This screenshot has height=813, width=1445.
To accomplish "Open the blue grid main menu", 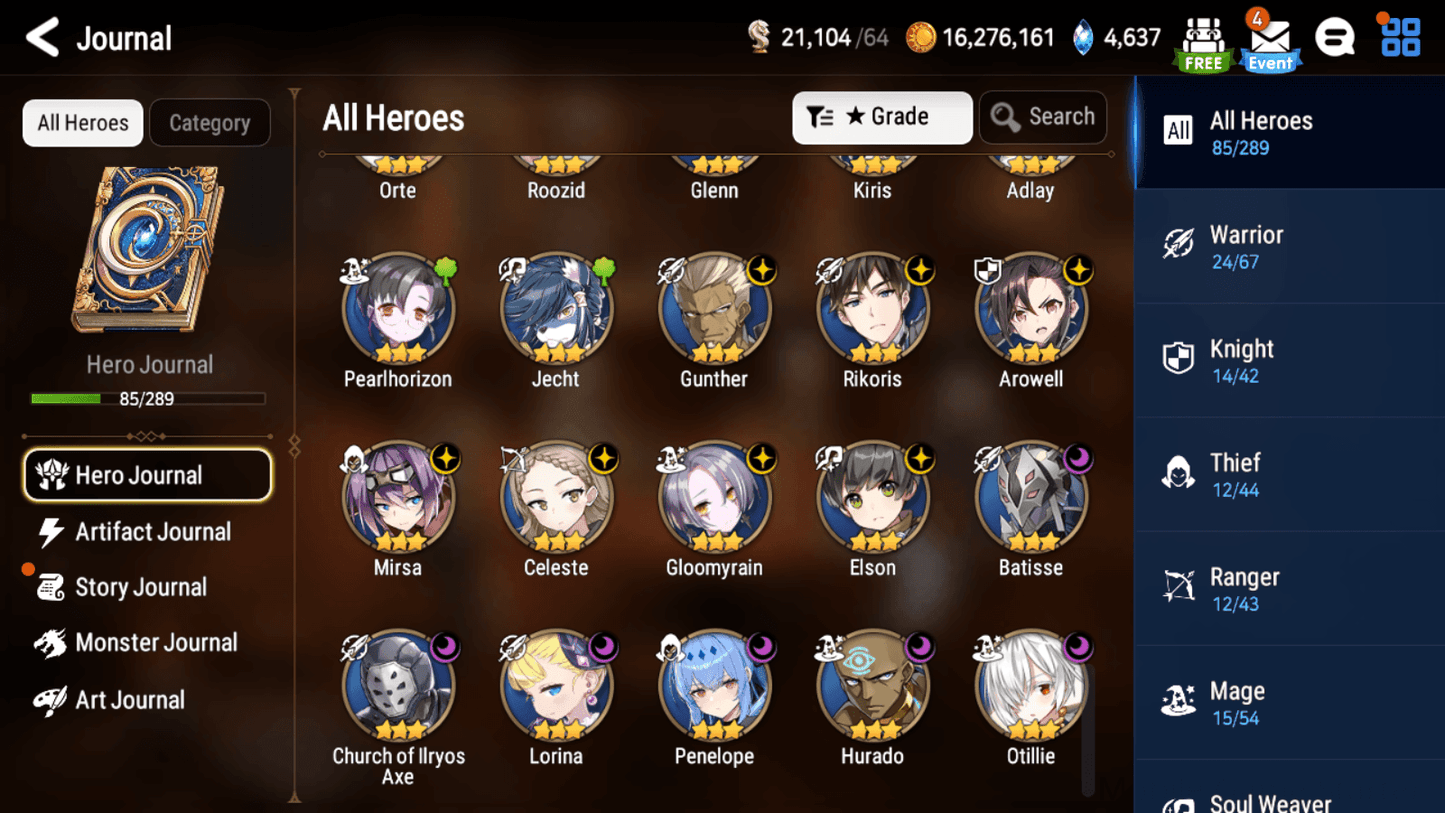I will (1400, 37).
